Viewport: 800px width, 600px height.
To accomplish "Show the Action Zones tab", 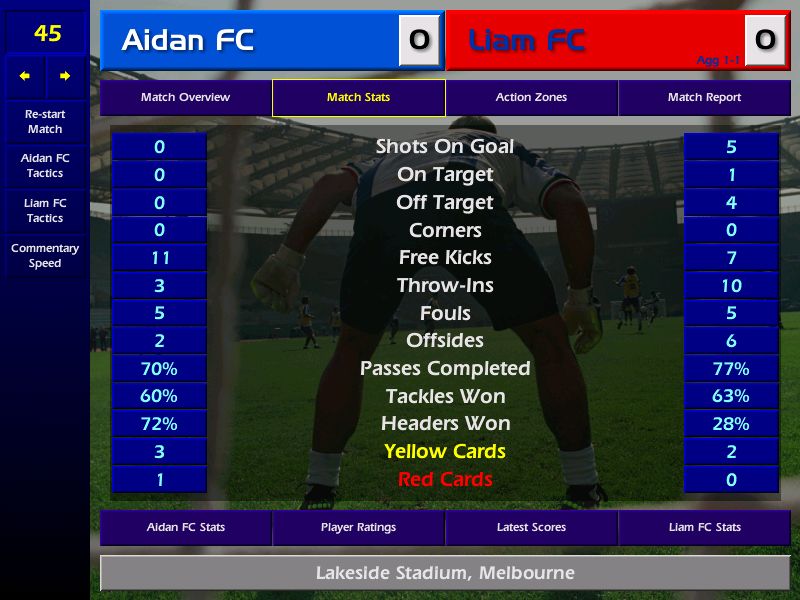I will pos(531,98).
